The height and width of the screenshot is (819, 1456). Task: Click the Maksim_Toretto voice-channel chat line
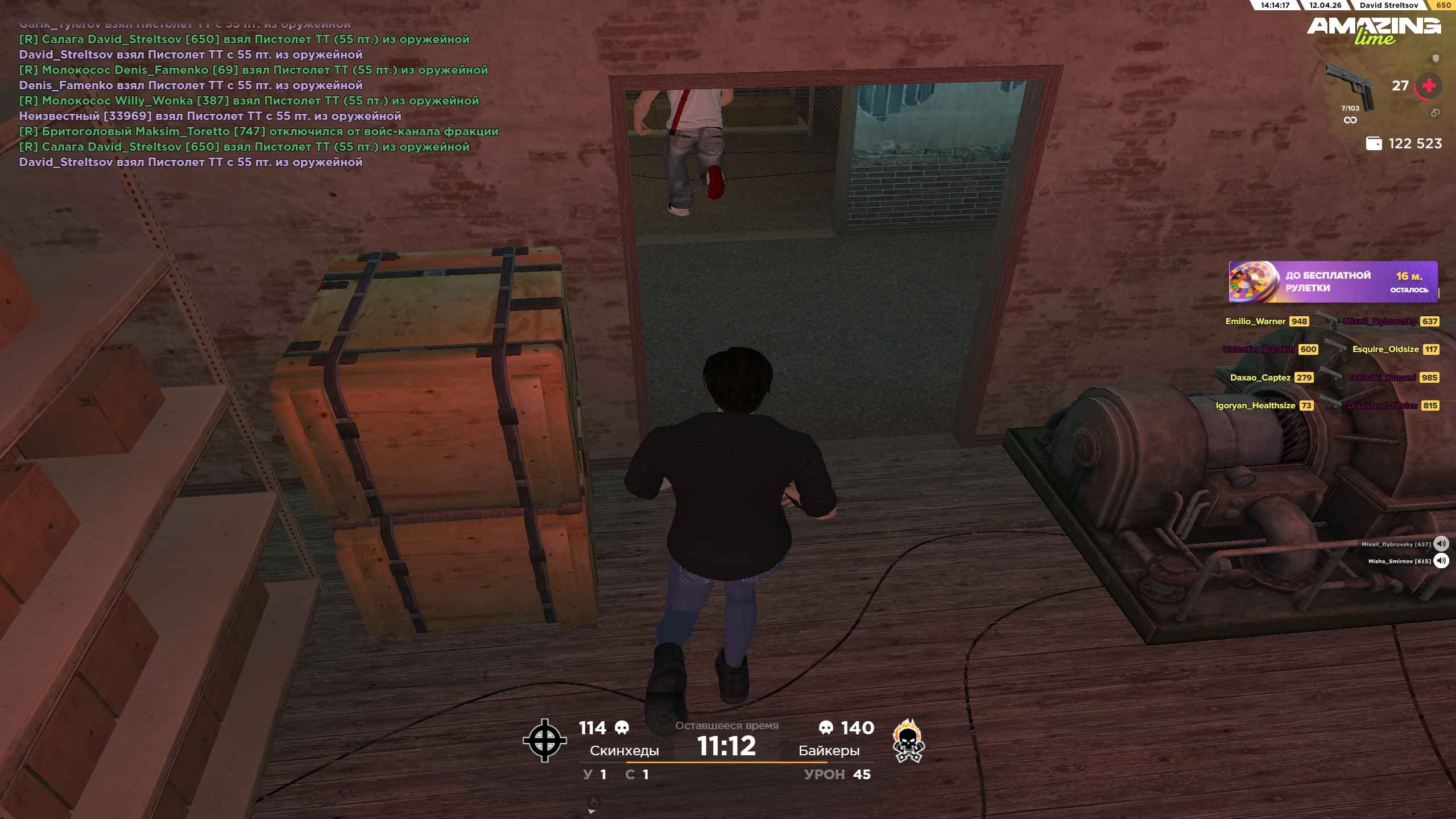point(258,131)
